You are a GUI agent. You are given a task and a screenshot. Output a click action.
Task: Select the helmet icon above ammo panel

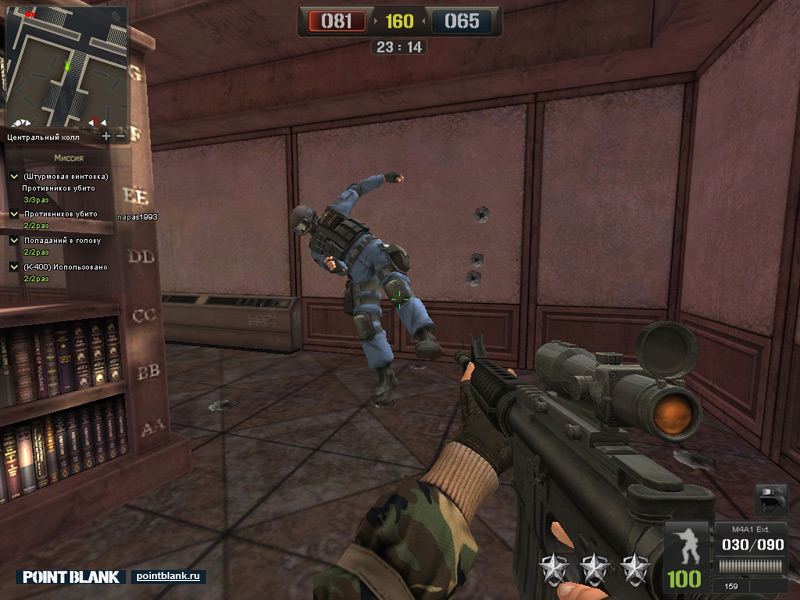[772, 498]
